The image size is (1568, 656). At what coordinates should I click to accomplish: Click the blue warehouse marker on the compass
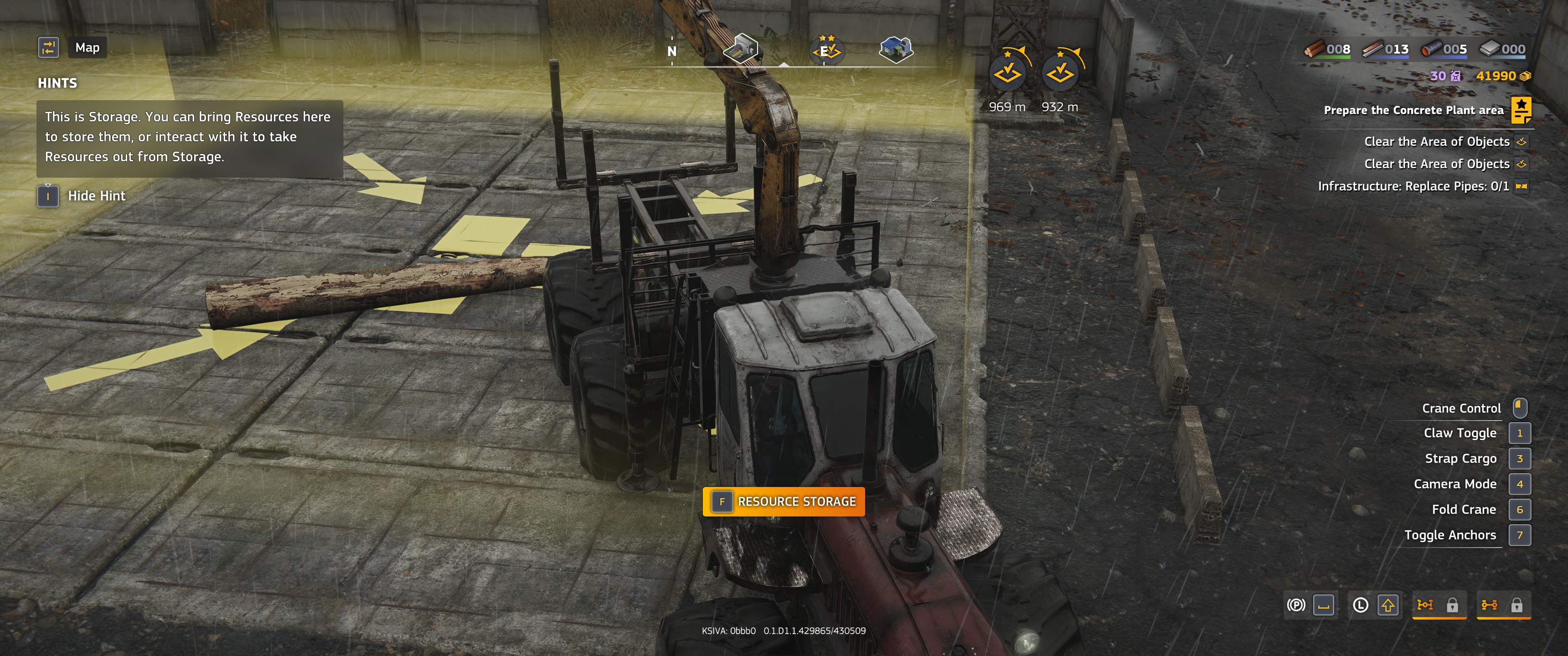click(x=895, y=49)
